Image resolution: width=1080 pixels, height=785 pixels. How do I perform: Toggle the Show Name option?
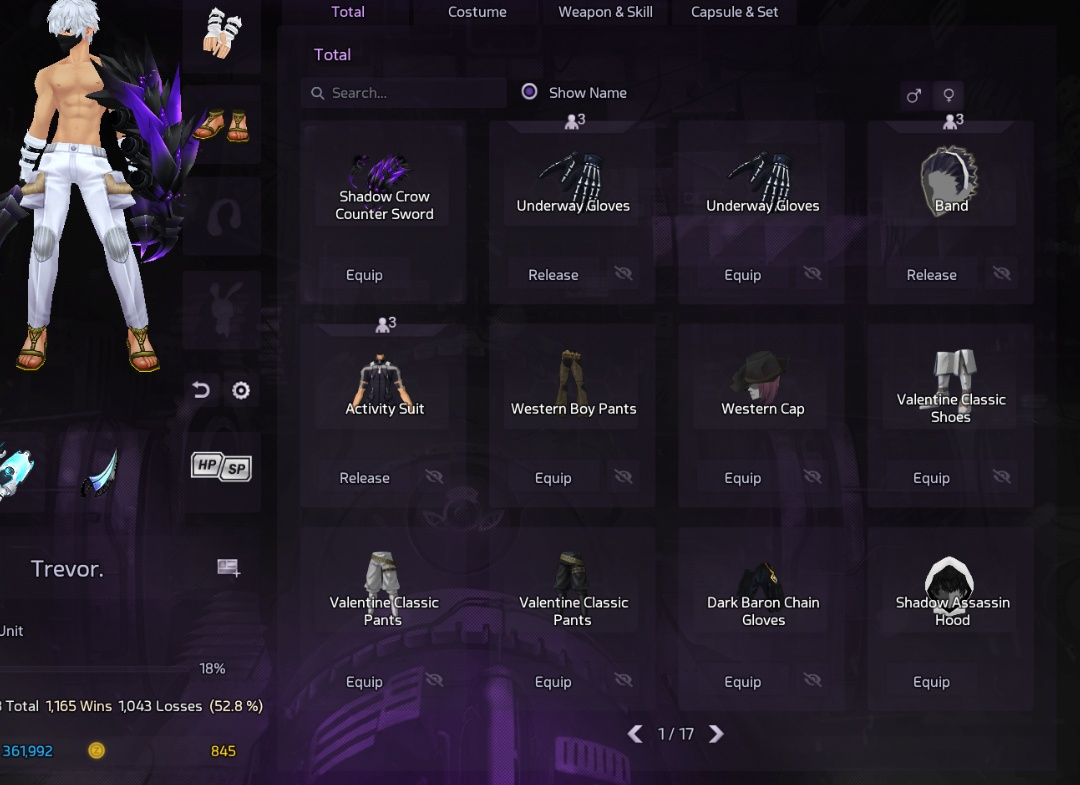530,92
